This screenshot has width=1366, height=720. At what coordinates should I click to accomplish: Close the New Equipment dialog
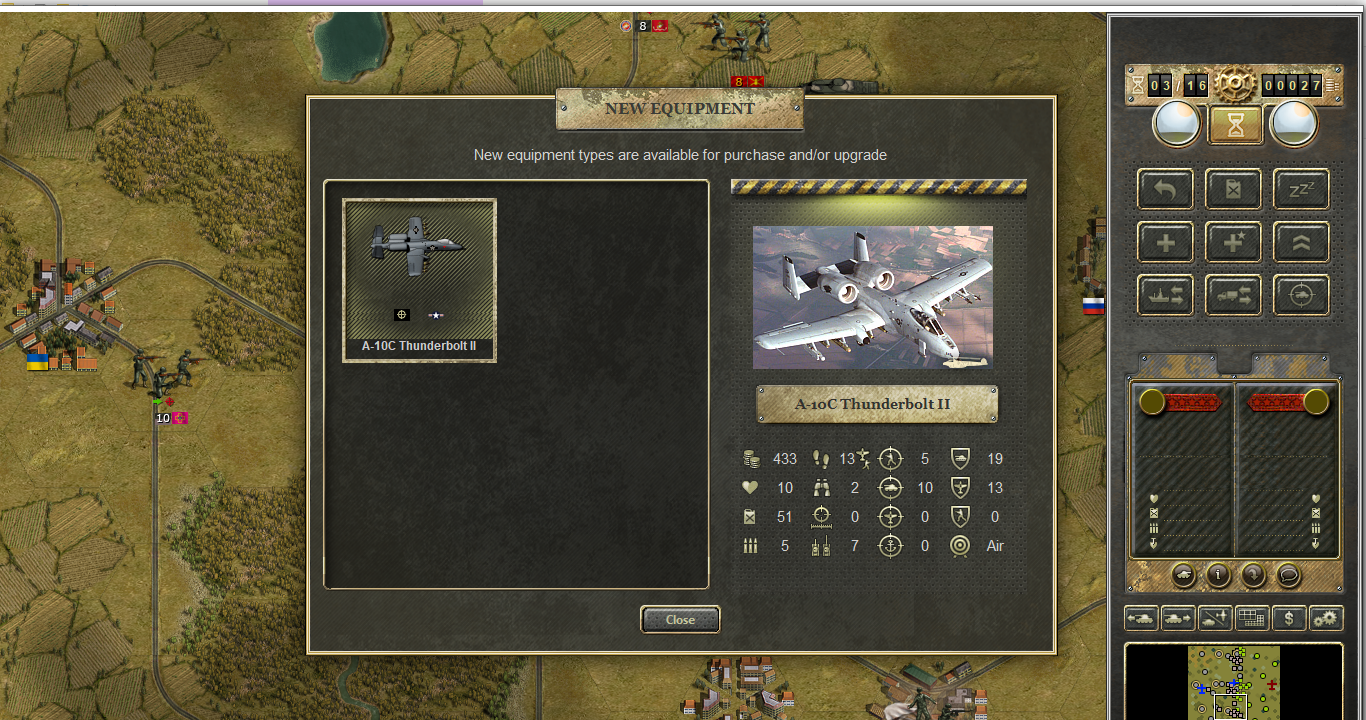[x=680, y=620]
